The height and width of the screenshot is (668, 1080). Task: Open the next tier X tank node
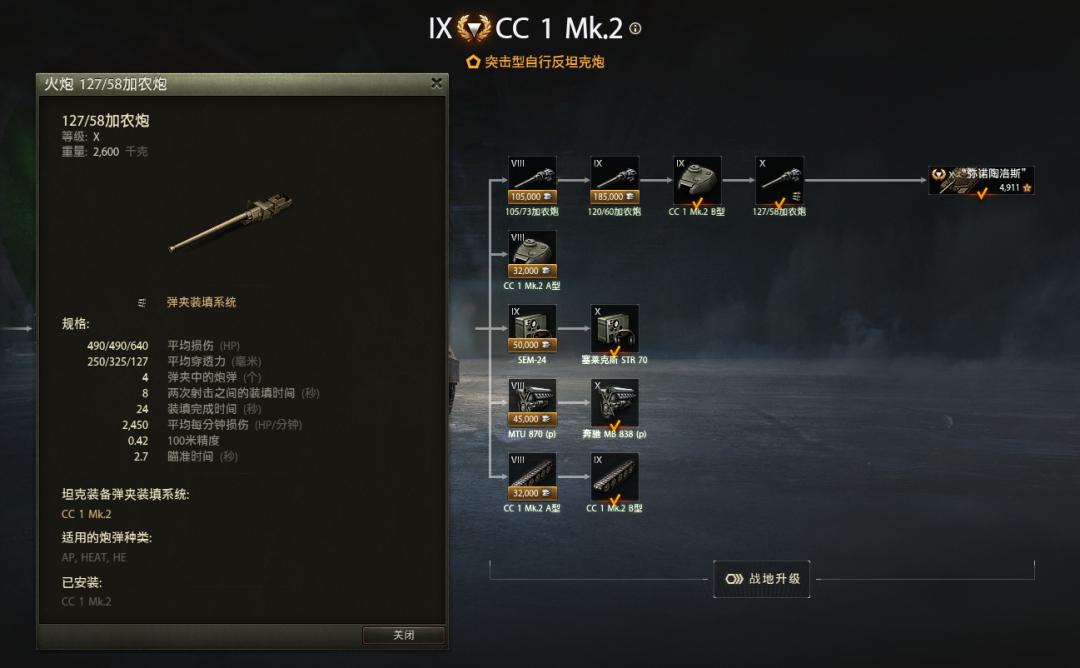[980, 181]
